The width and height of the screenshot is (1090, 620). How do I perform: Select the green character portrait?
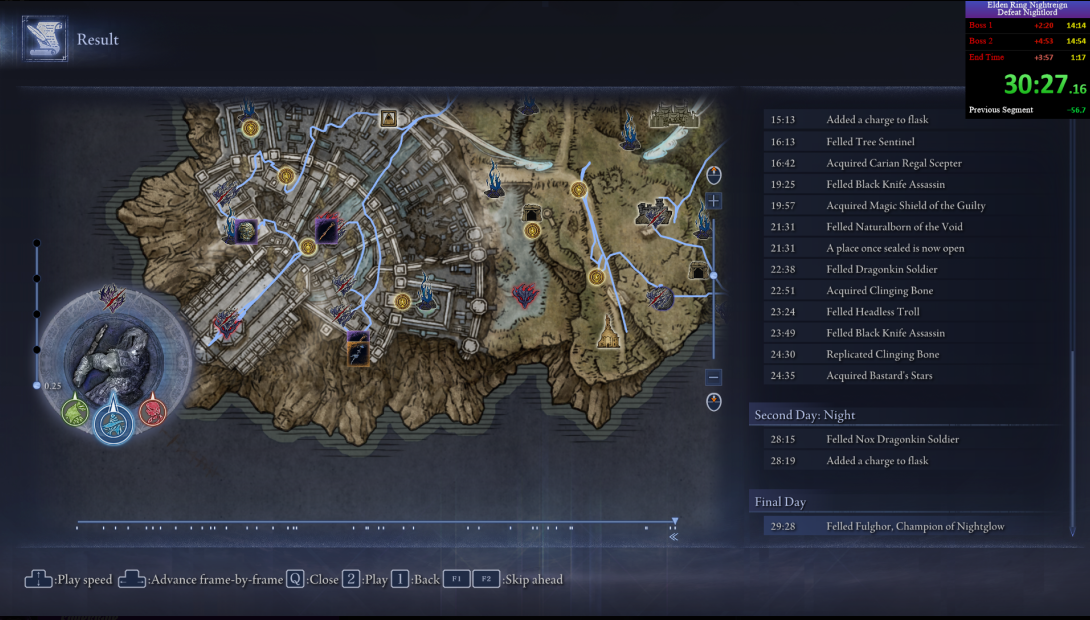click(x=74, y=411)
